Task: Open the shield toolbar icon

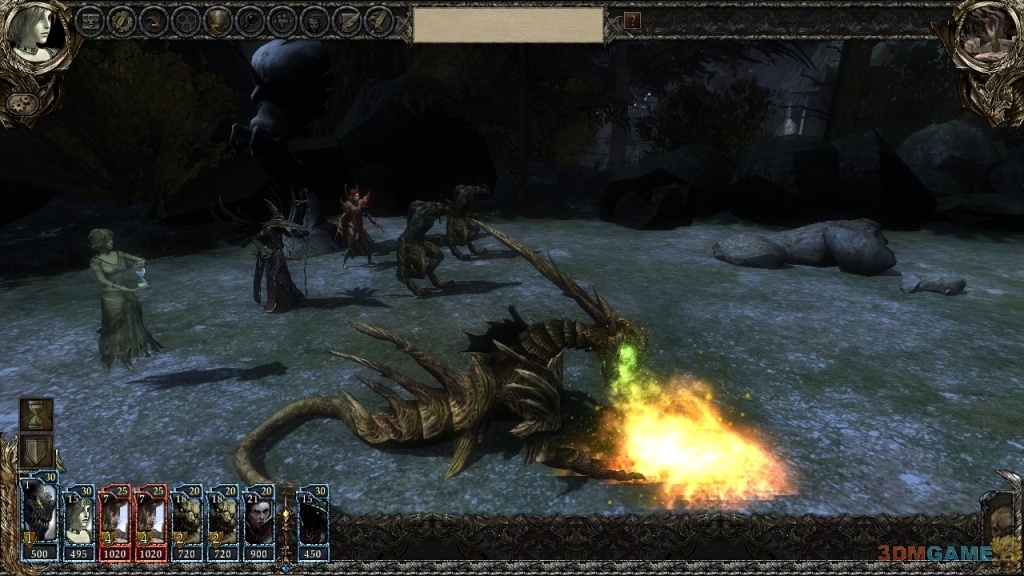Action: point(218,20)
